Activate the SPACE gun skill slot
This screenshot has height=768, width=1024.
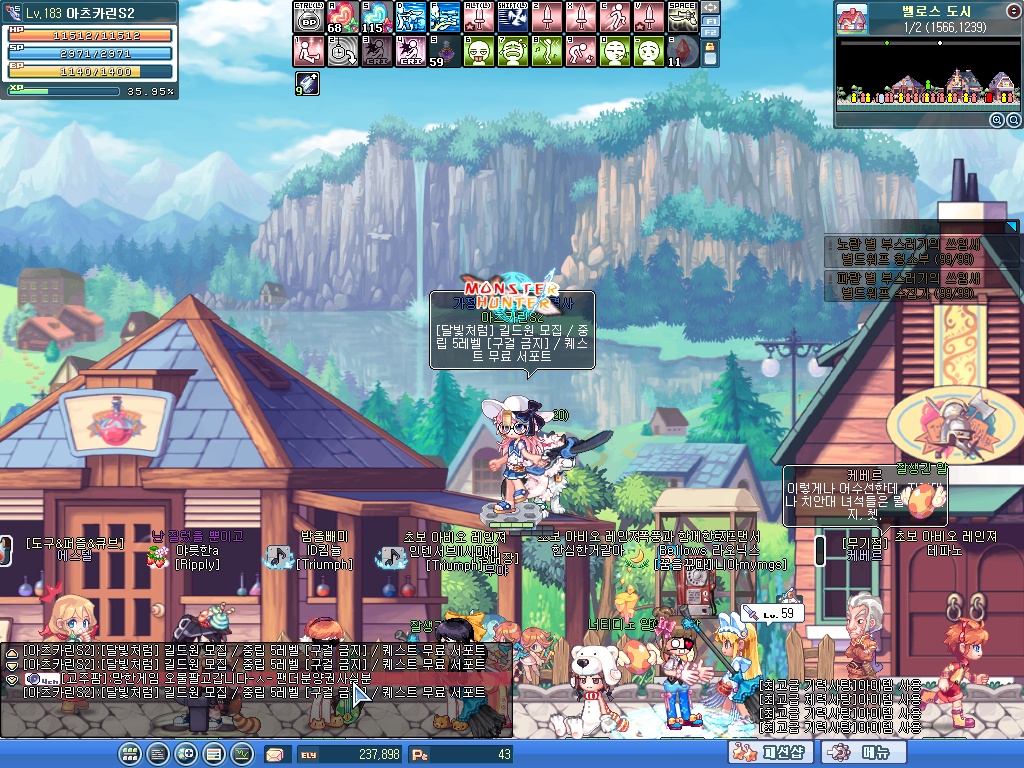[x=682, y=17]
